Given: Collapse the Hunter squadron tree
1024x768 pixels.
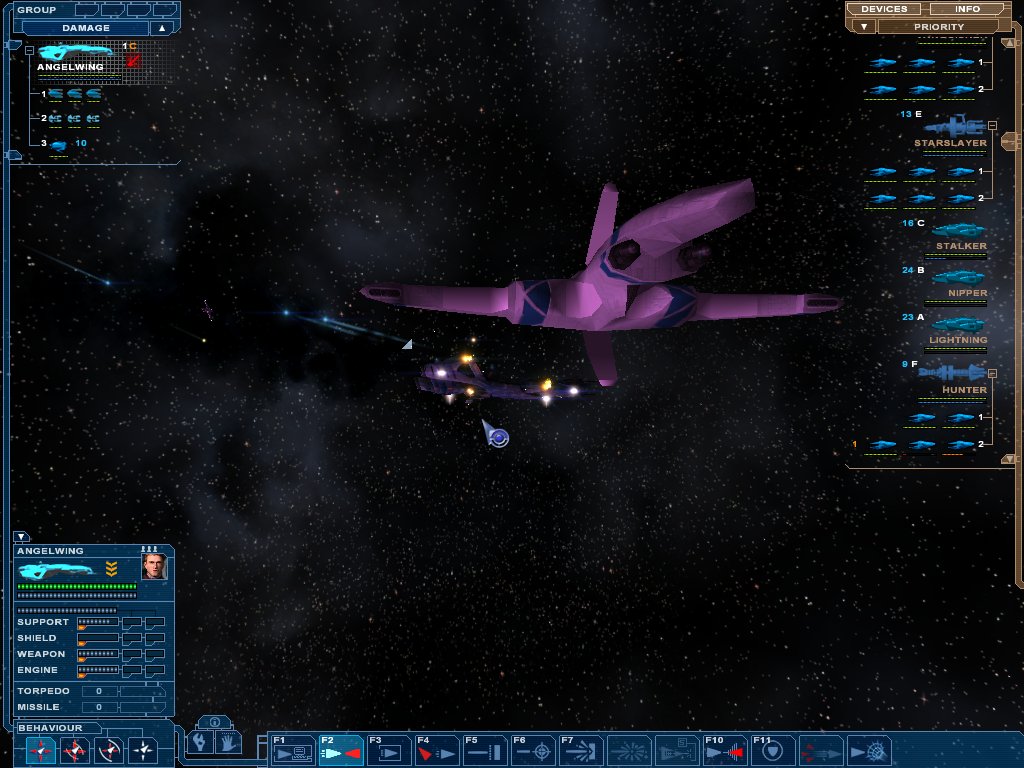Looking at the screenshot, I should 992,373.
